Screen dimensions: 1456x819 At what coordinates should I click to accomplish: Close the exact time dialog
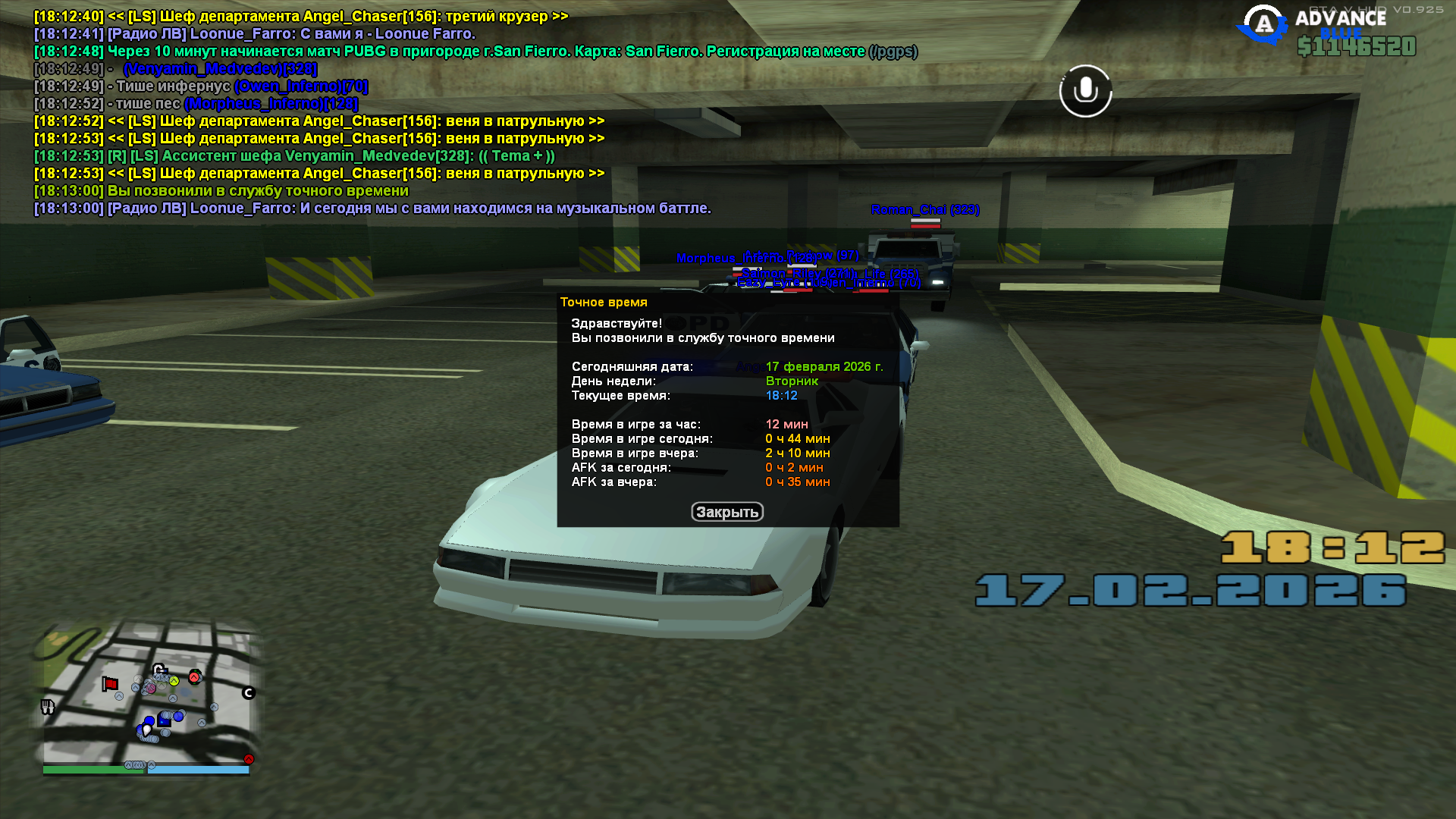coord(726,512)
